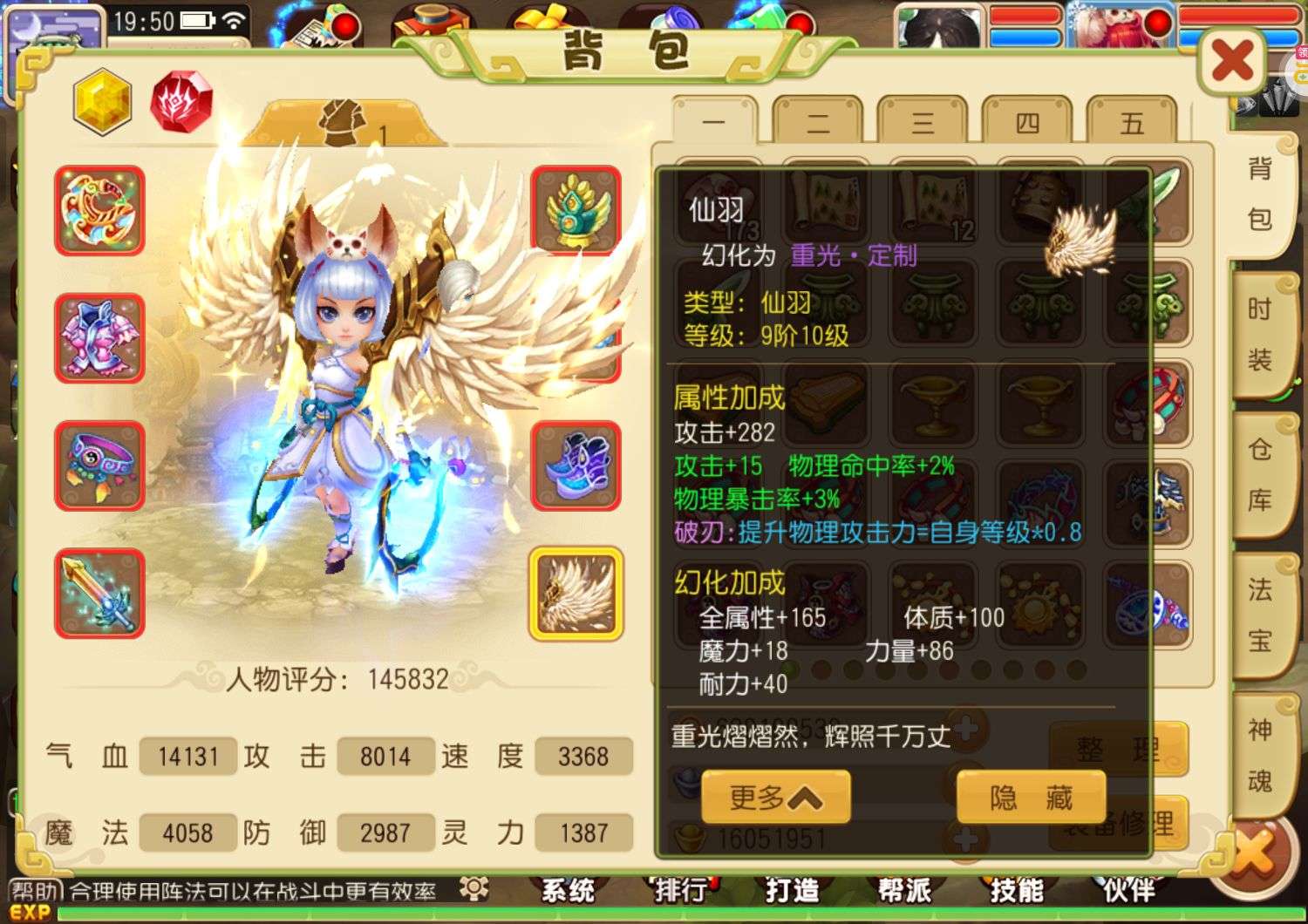The image size is (1308, 924).
Task: Open the 系统 menu at the bottom
Action: click(568, 890)
